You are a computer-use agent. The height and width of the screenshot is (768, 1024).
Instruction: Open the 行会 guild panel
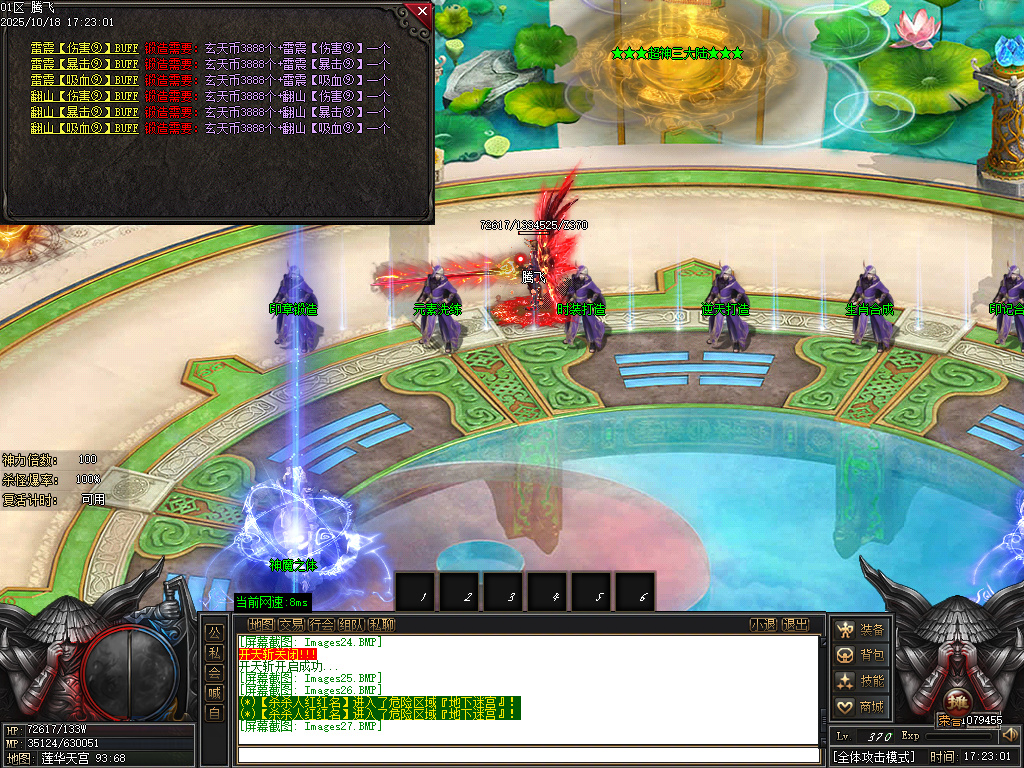point(321,625)
